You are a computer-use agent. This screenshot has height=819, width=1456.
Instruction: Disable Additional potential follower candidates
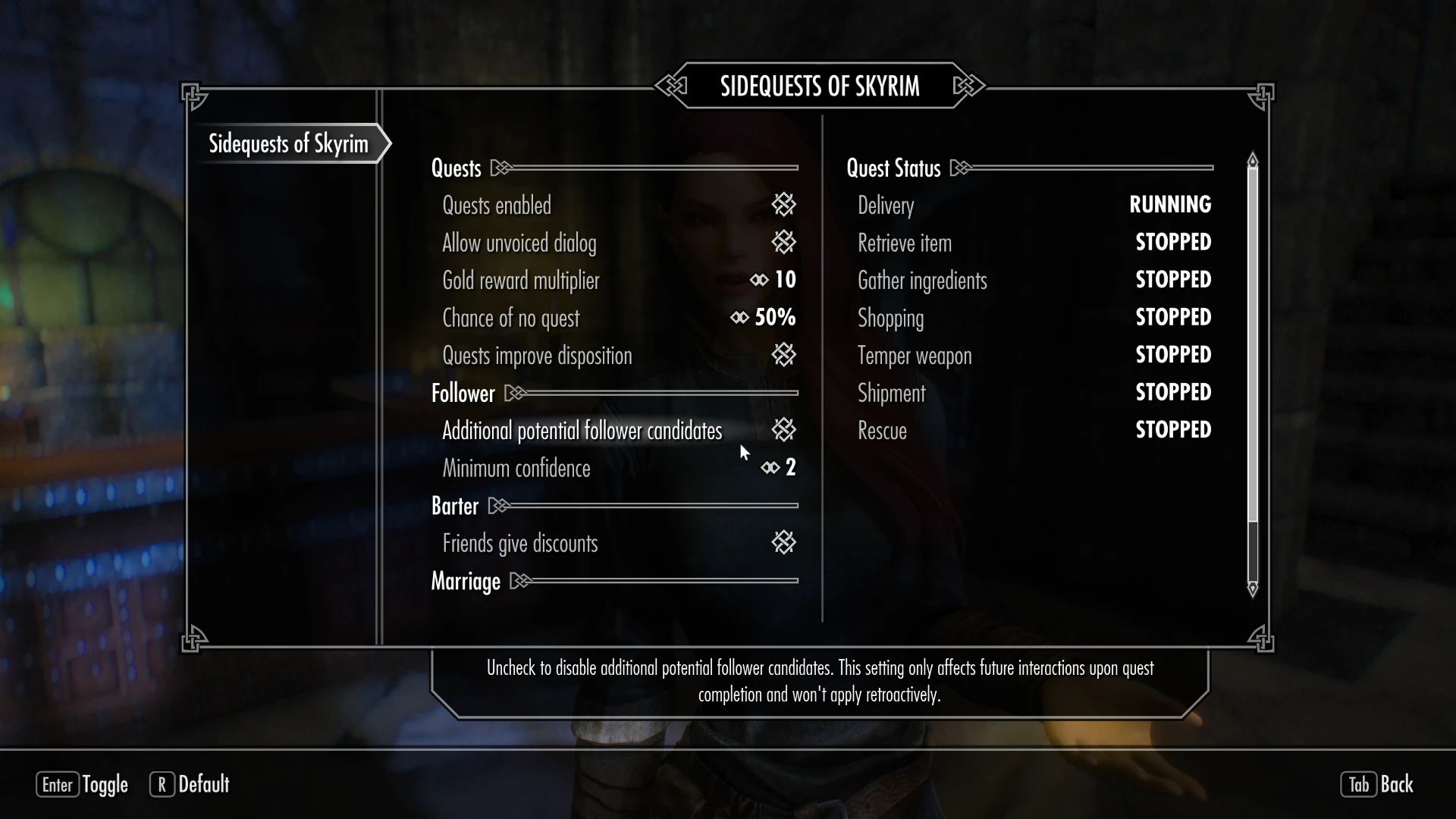click(782, 429)
